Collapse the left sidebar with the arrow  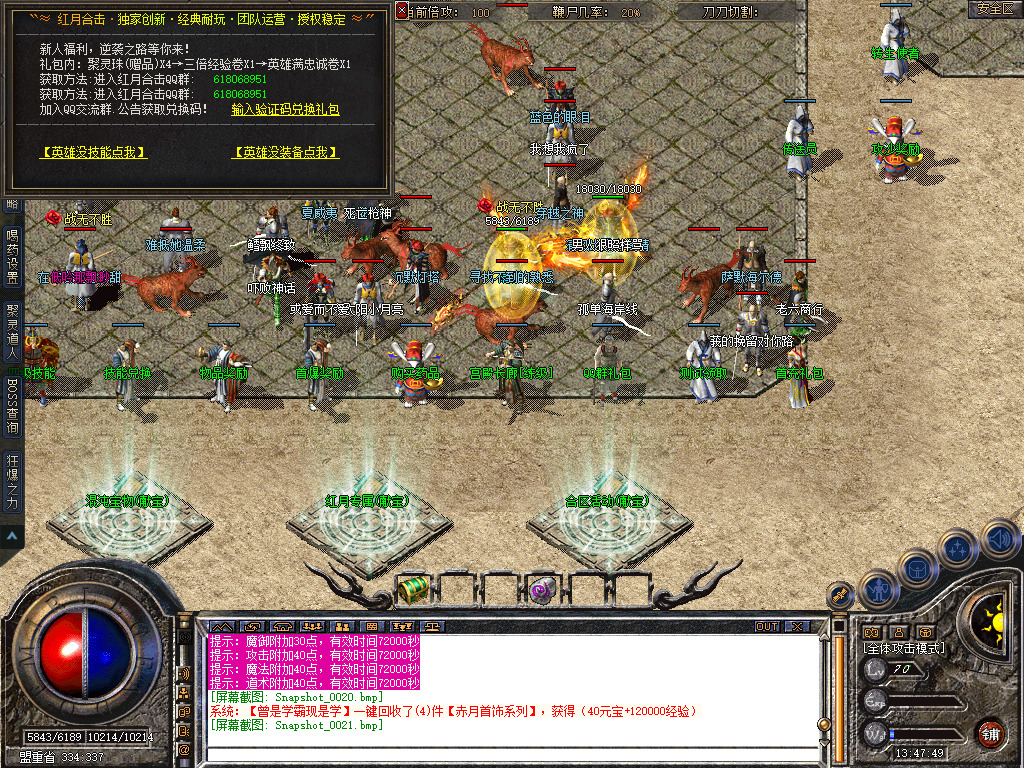[12, 536]
